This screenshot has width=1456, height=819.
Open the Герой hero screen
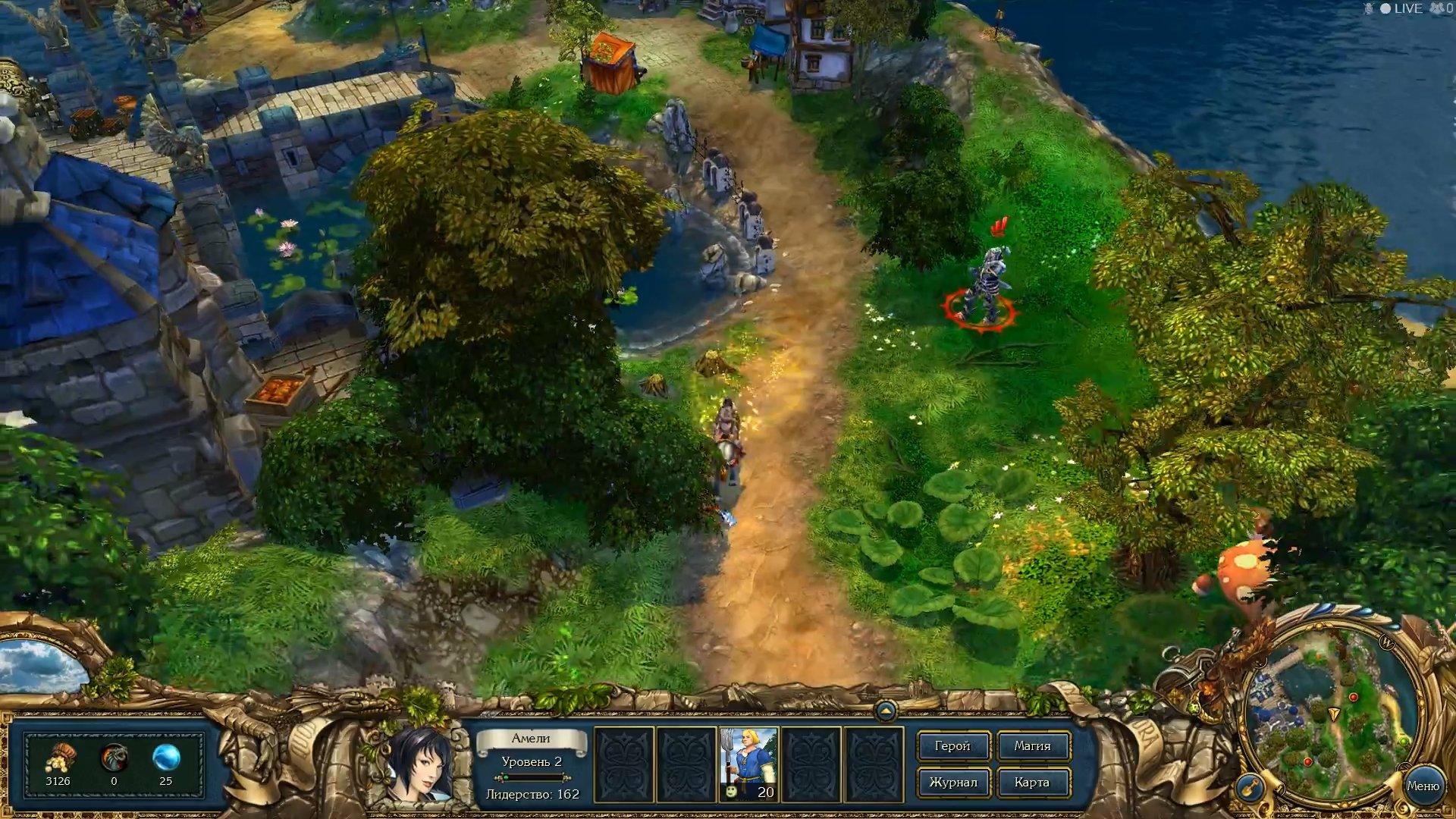pos(952,746)
